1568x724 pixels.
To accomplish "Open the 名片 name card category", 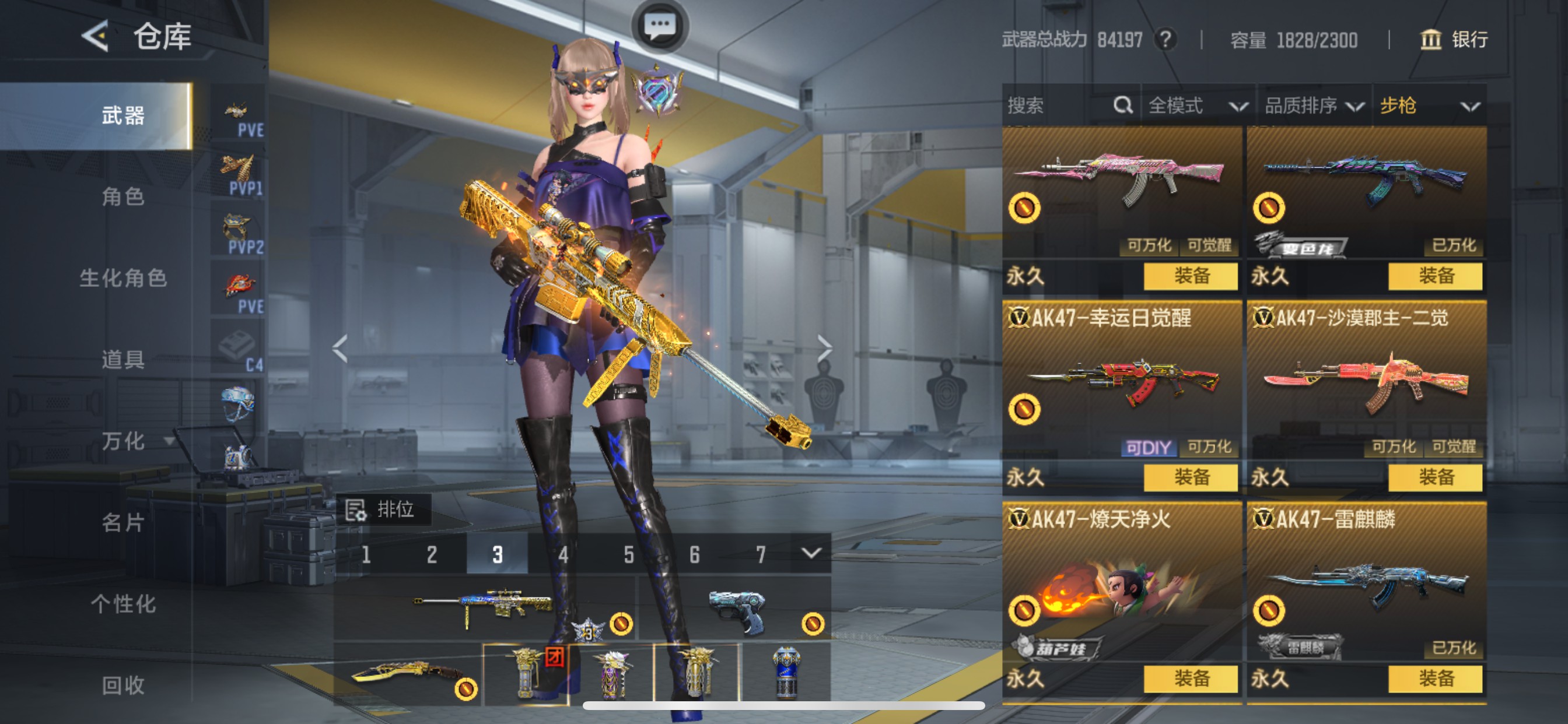I will [123, 522].
